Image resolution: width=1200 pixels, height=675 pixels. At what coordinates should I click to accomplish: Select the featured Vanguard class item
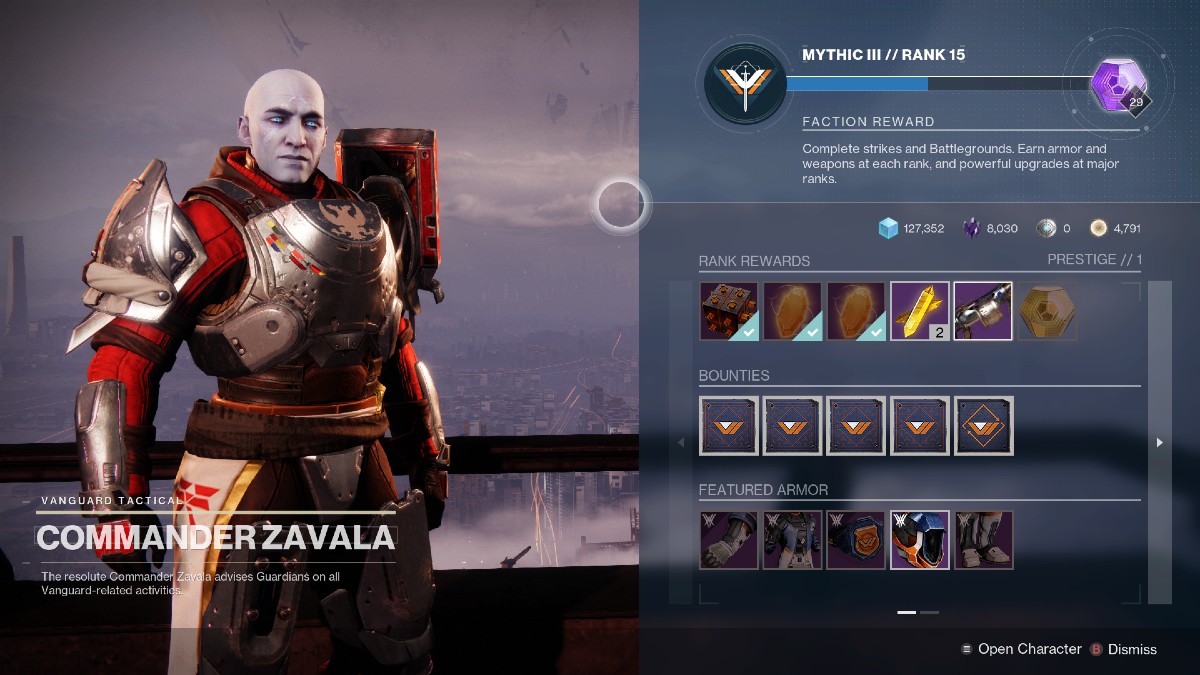856,540
